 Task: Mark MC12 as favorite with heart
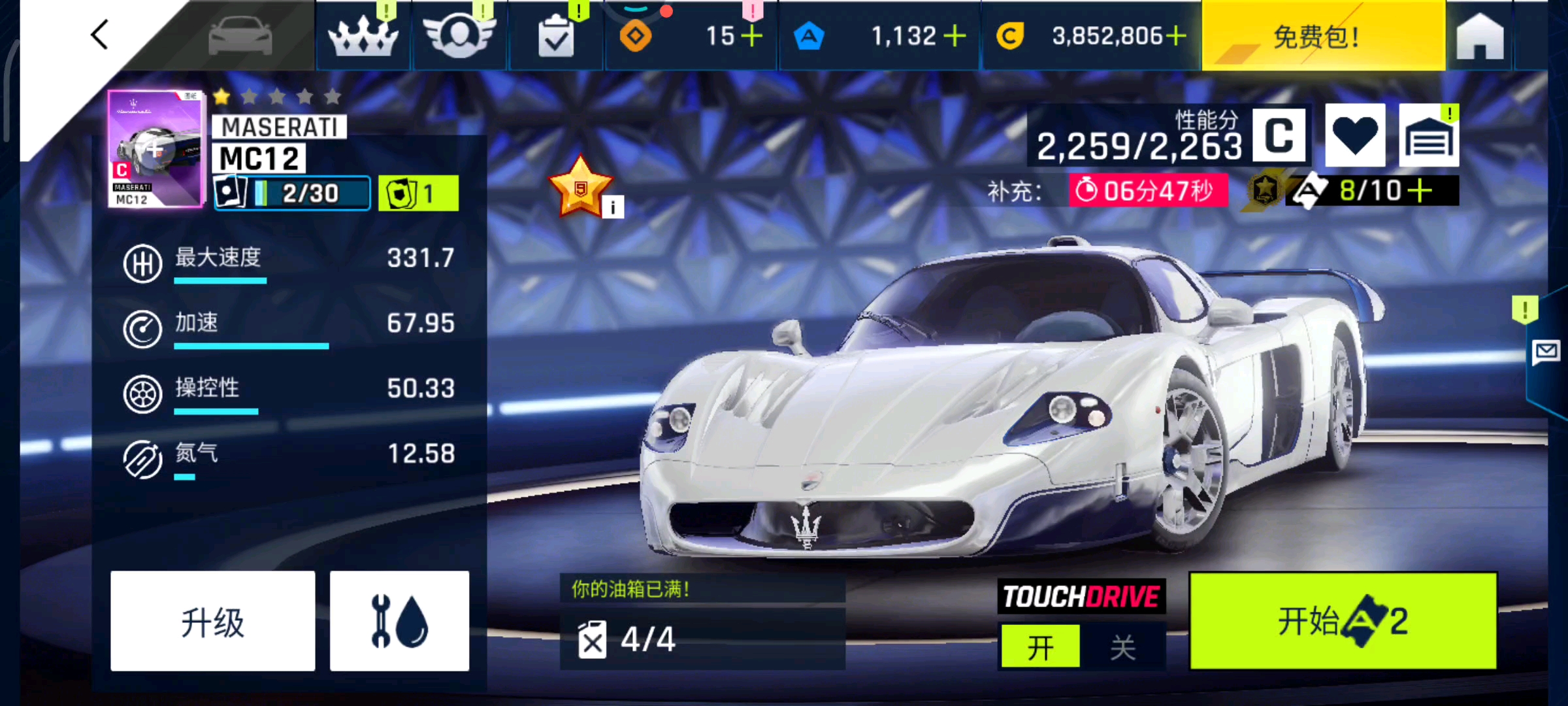pos(1355,135)
